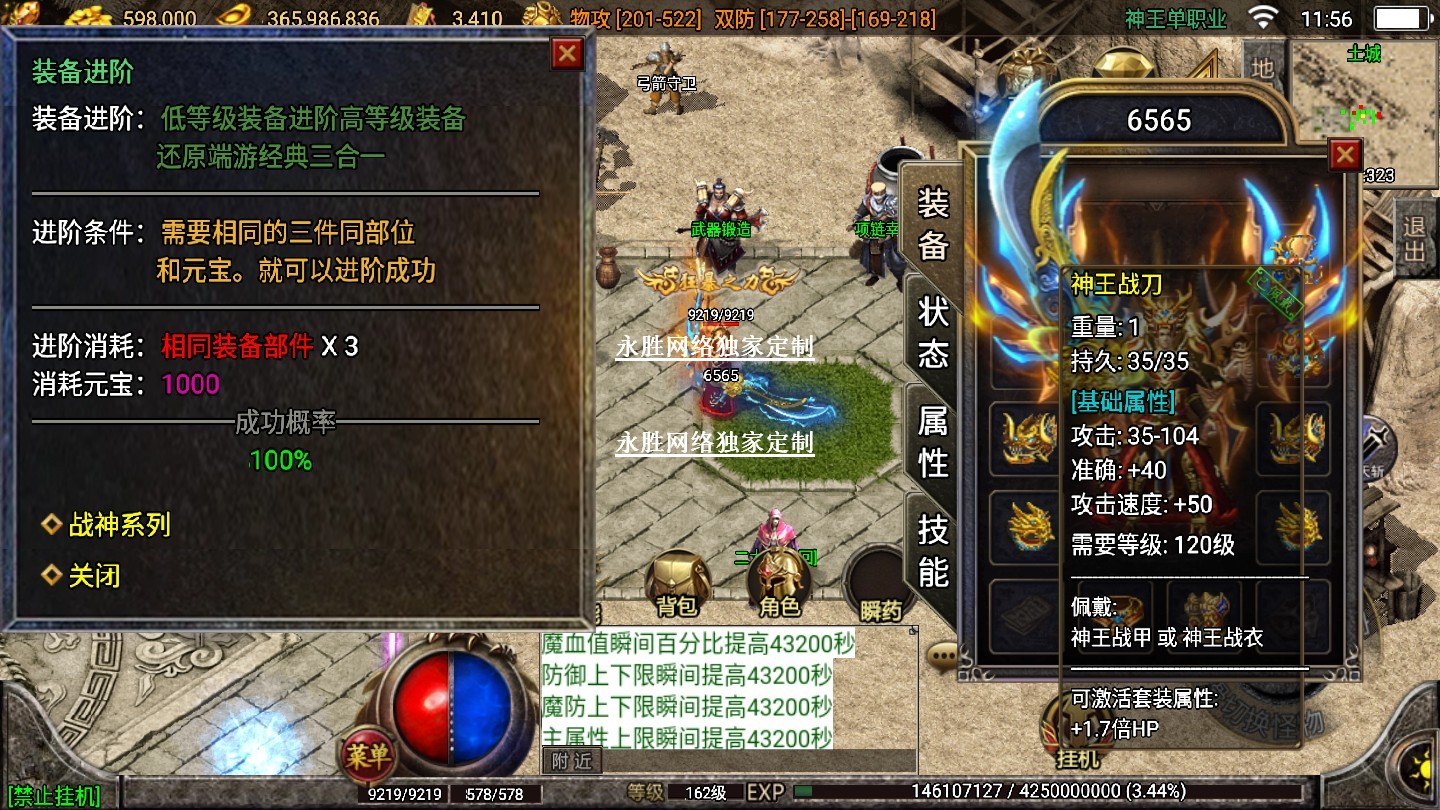The image size is (1440, 810).
Task: Open the 状态 tab
Action: point(932,334)
